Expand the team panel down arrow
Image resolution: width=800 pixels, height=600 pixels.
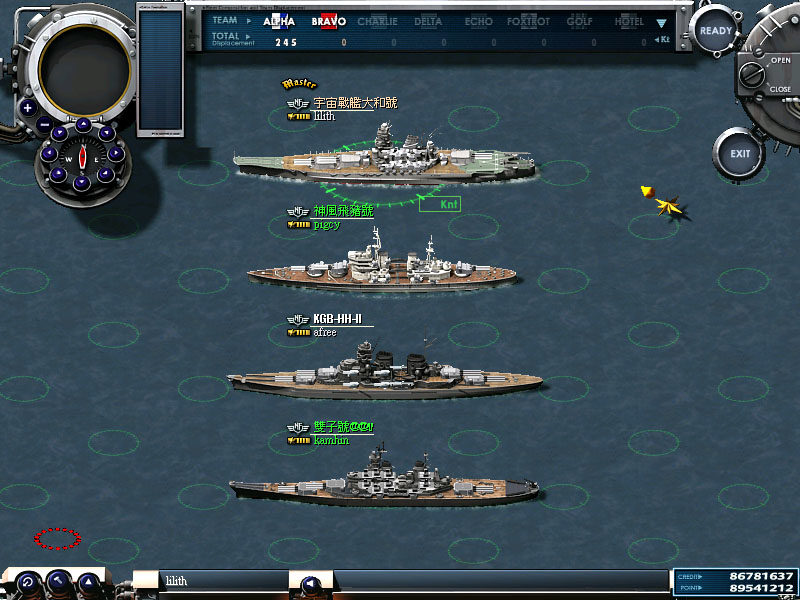(661, 22)
